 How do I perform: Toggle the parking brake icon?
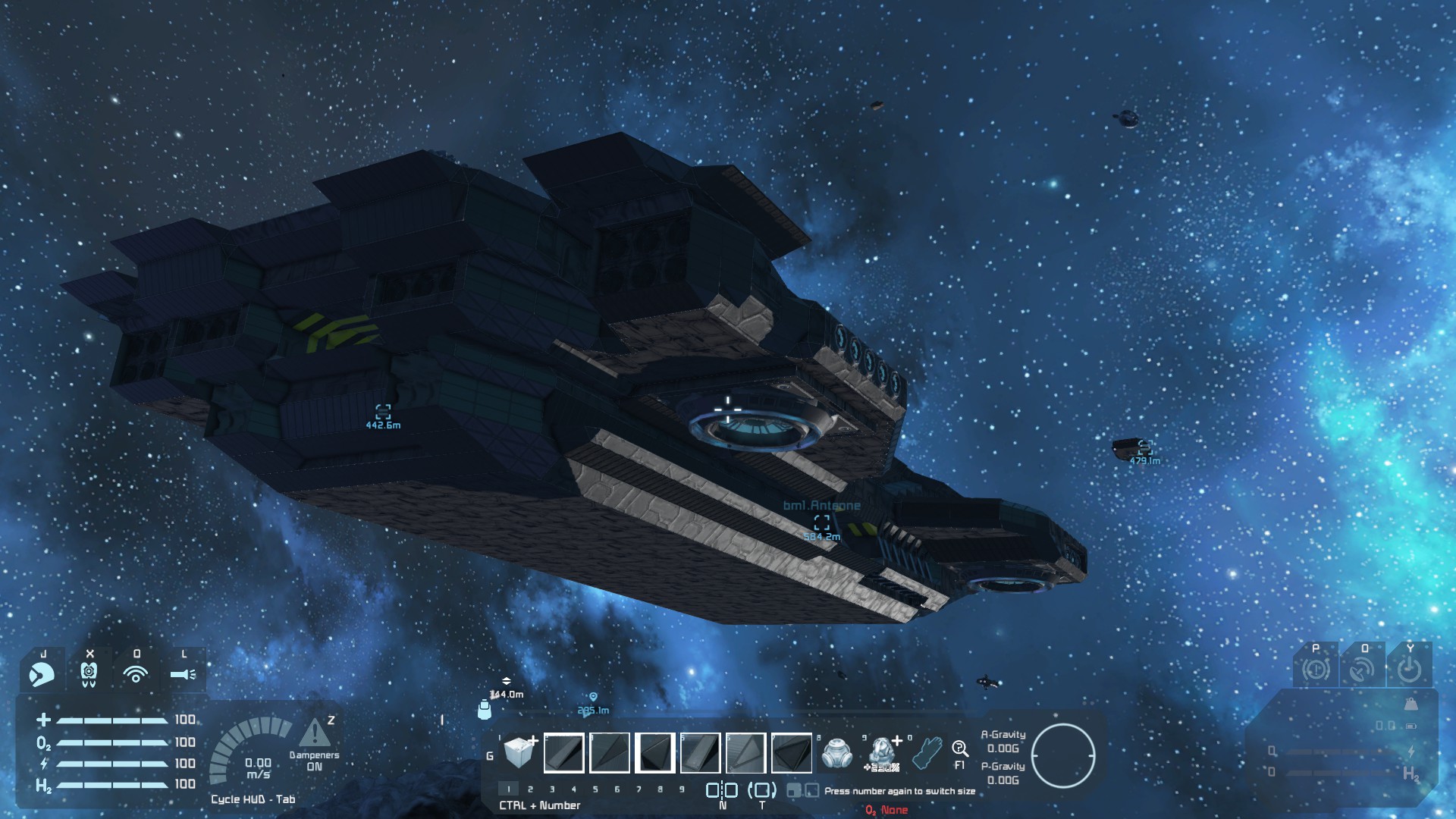[x=1316, y=670]
